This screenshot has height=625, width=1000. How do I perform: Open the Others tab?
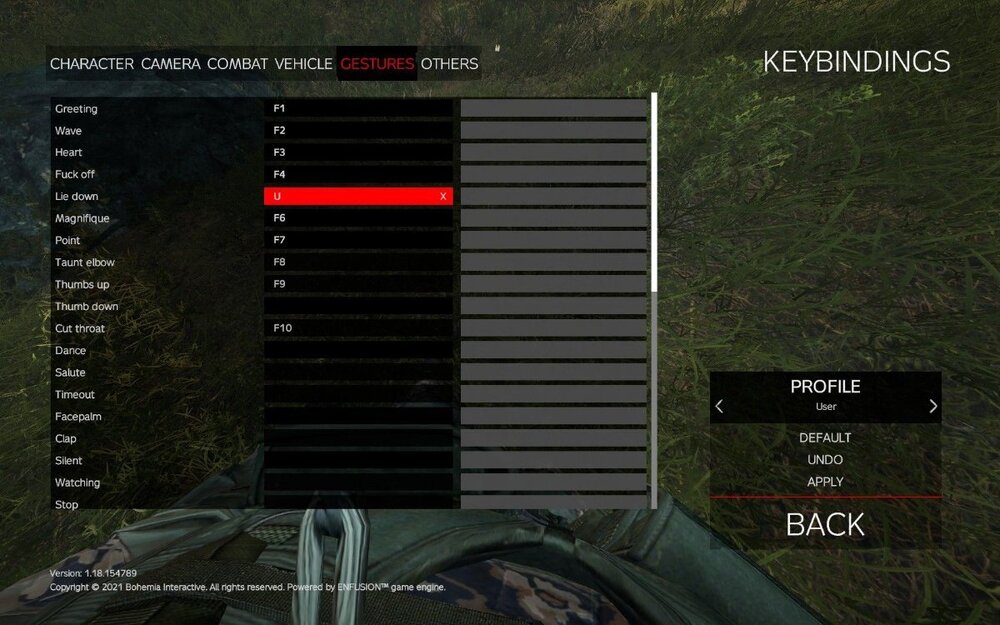click(x=449, y=64)
